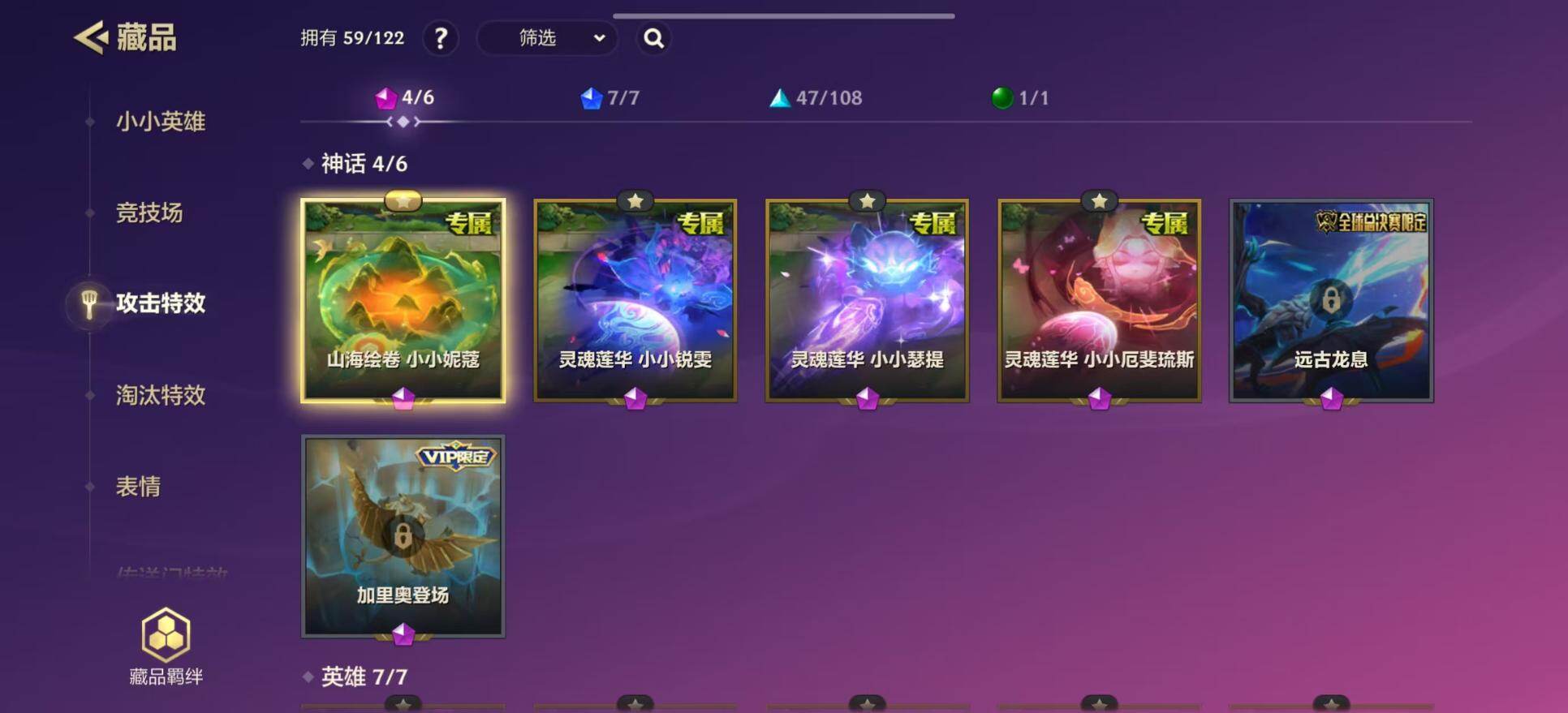Image resolution: width=1568 pixels, height=713 pixels.
Task: Select the 山海绘卷 小小妮蔻 card
Action: click(x=403, y=301)
